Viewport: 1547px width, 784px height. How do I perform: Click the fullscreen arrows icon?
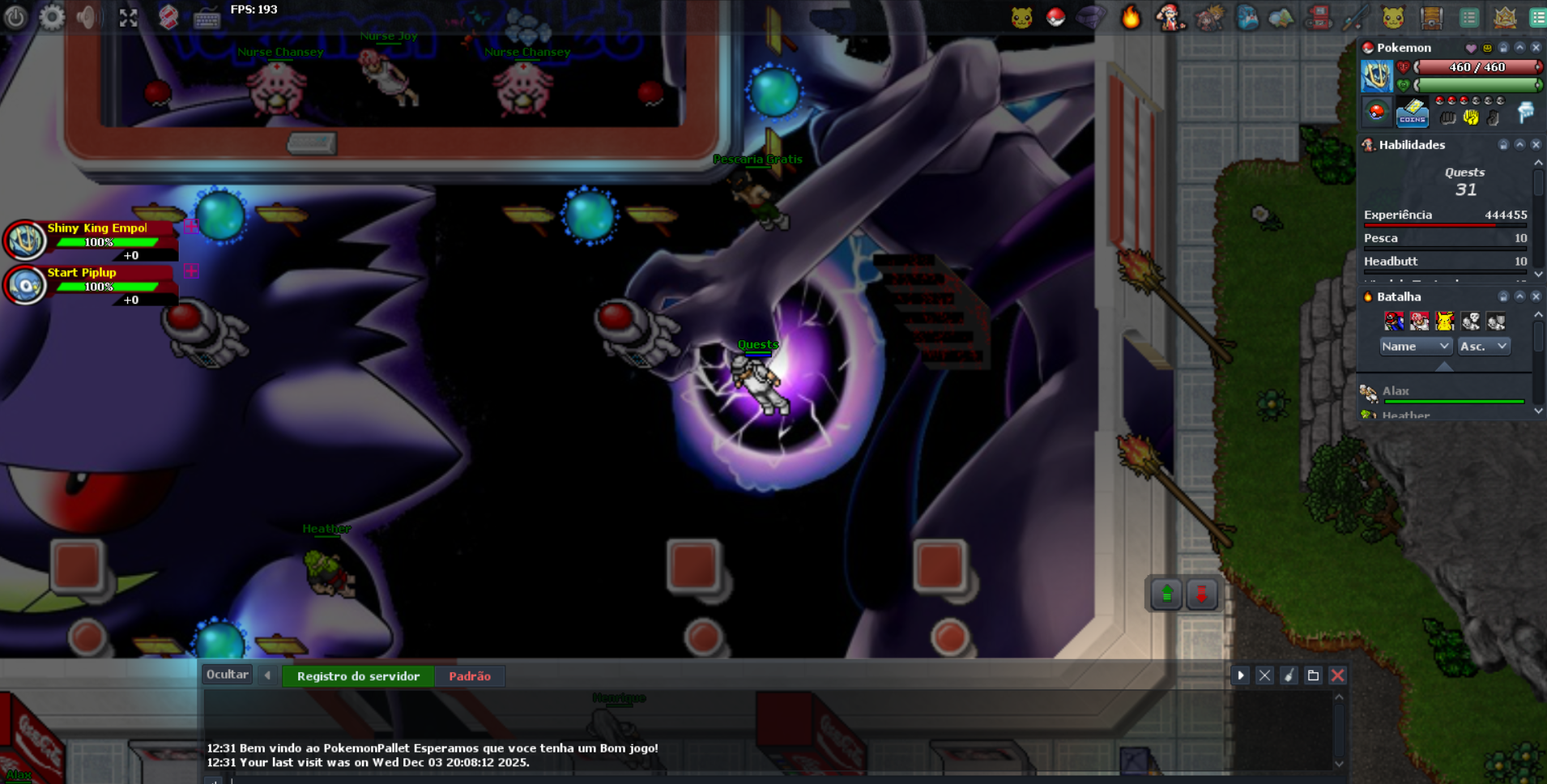(x=128, y=18)
